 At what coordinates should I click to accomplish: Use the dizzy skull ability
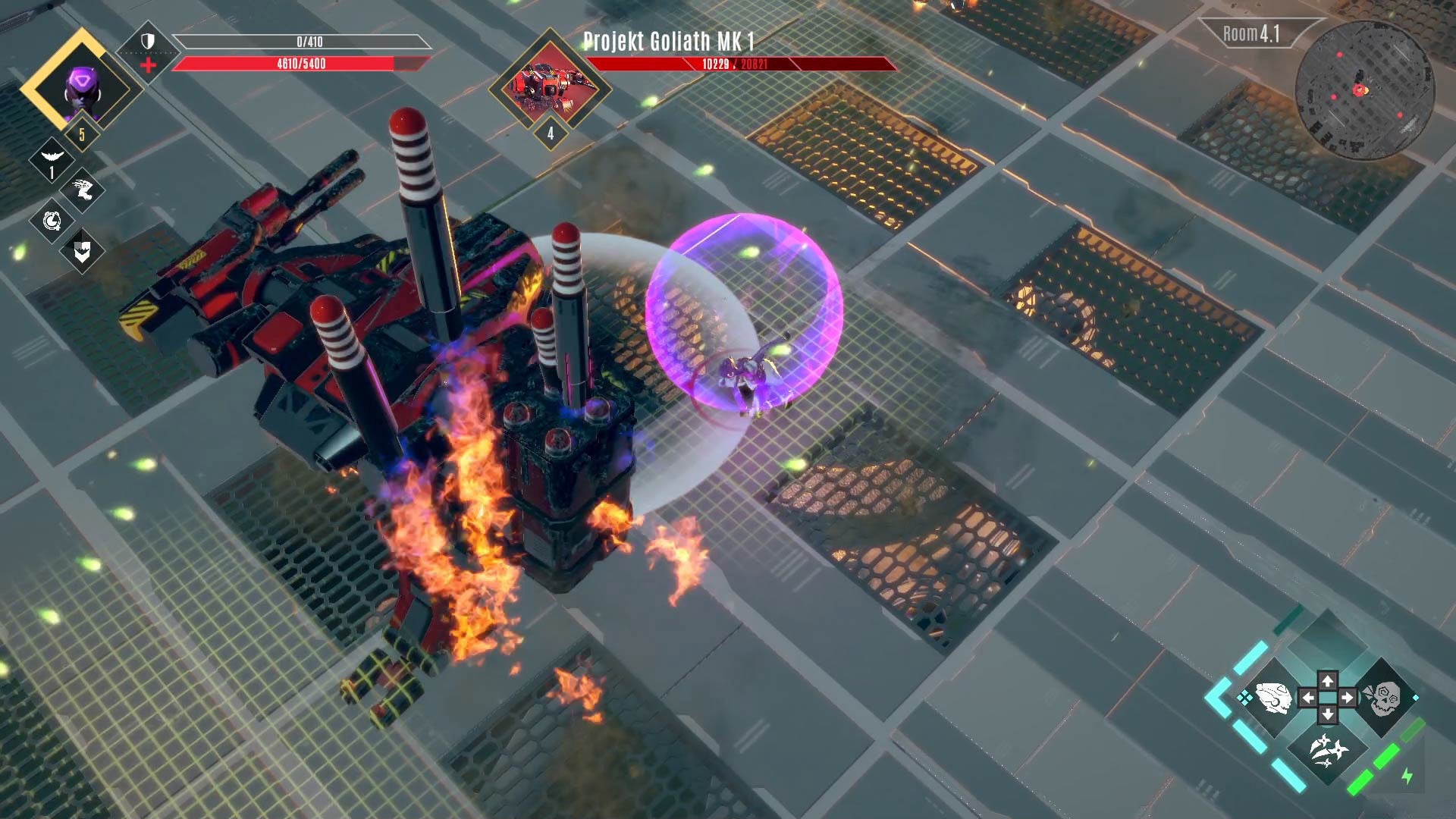(x=1382, y=698)
